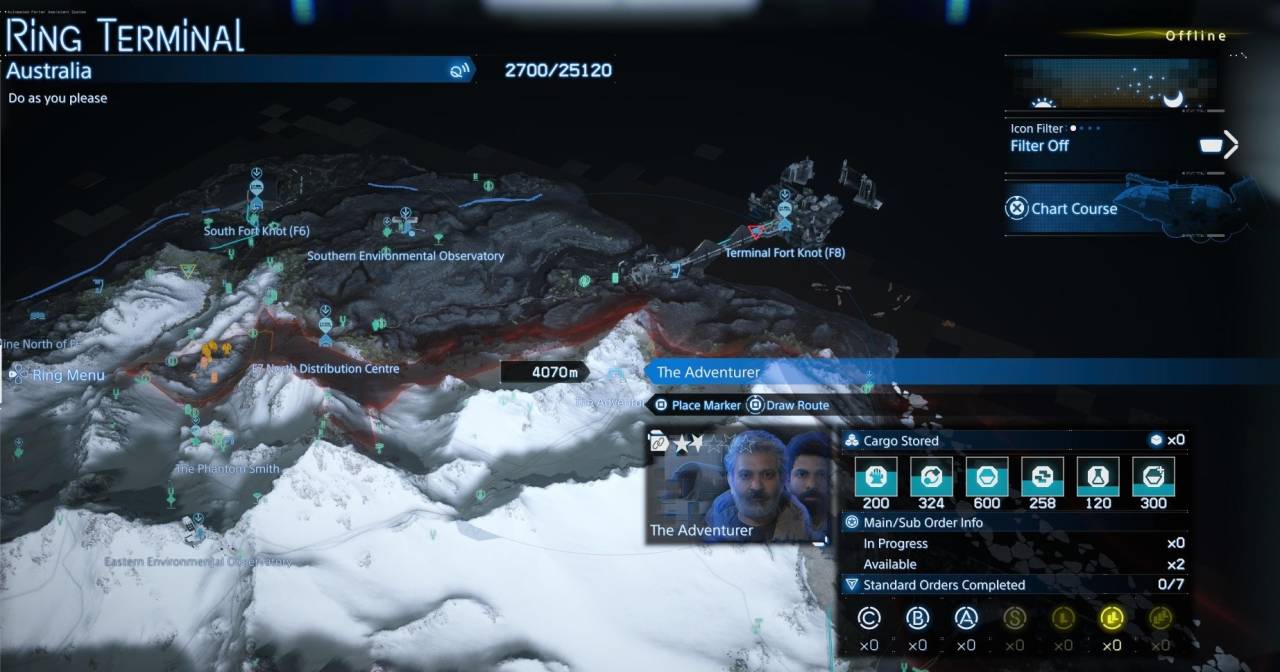Click the stored cargo icon showing 324

931,478
